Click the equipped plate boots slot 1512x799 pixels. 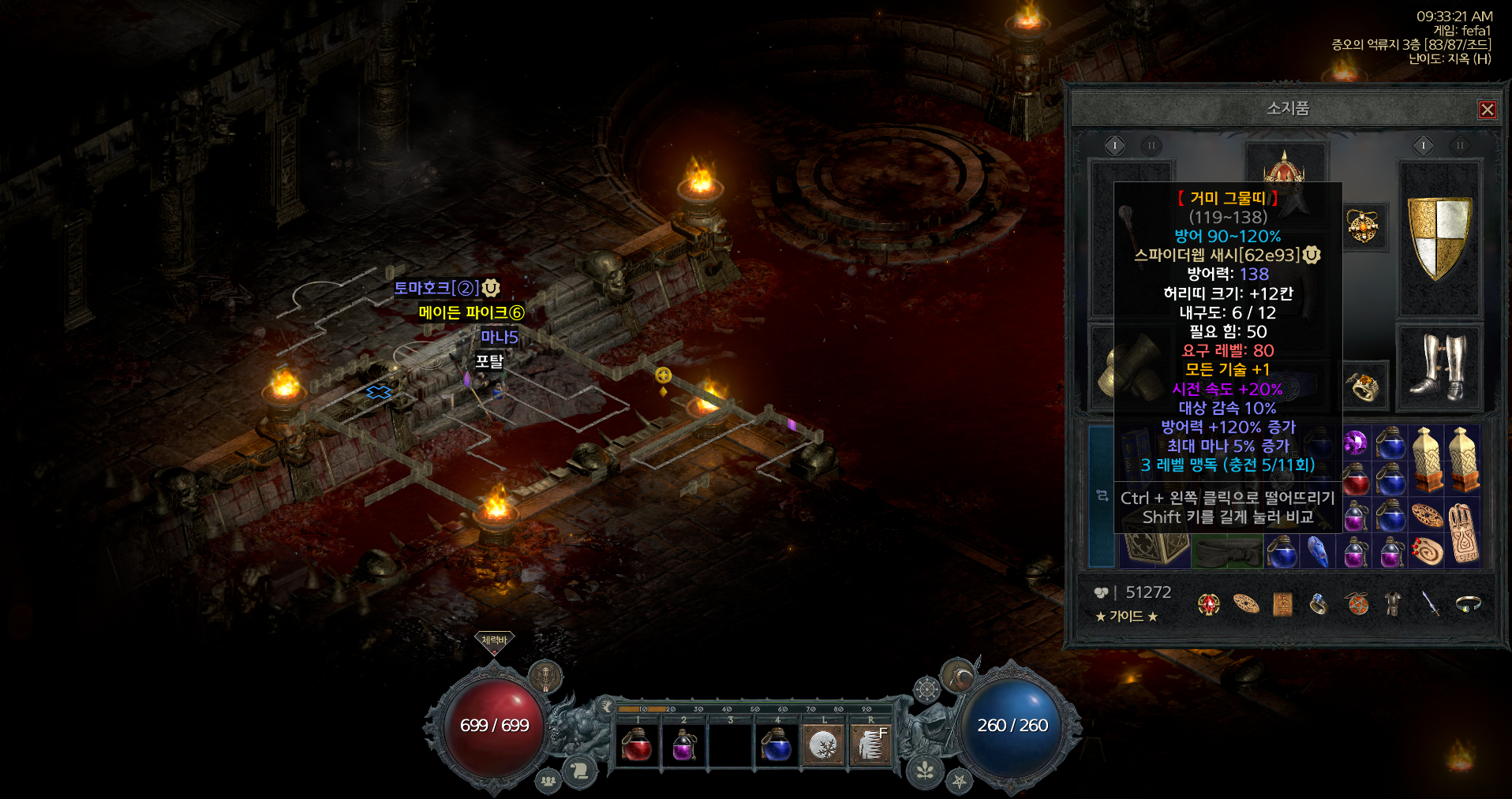coord(1439,367)
